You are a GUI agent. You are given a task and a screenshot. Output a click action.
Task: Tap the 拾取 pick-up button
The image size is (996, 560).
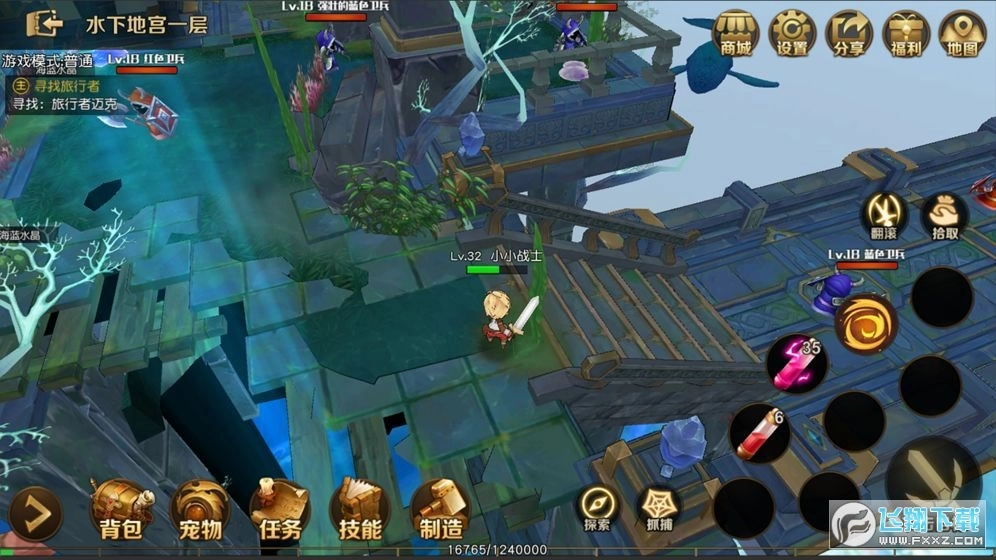[x=944, y=215]
